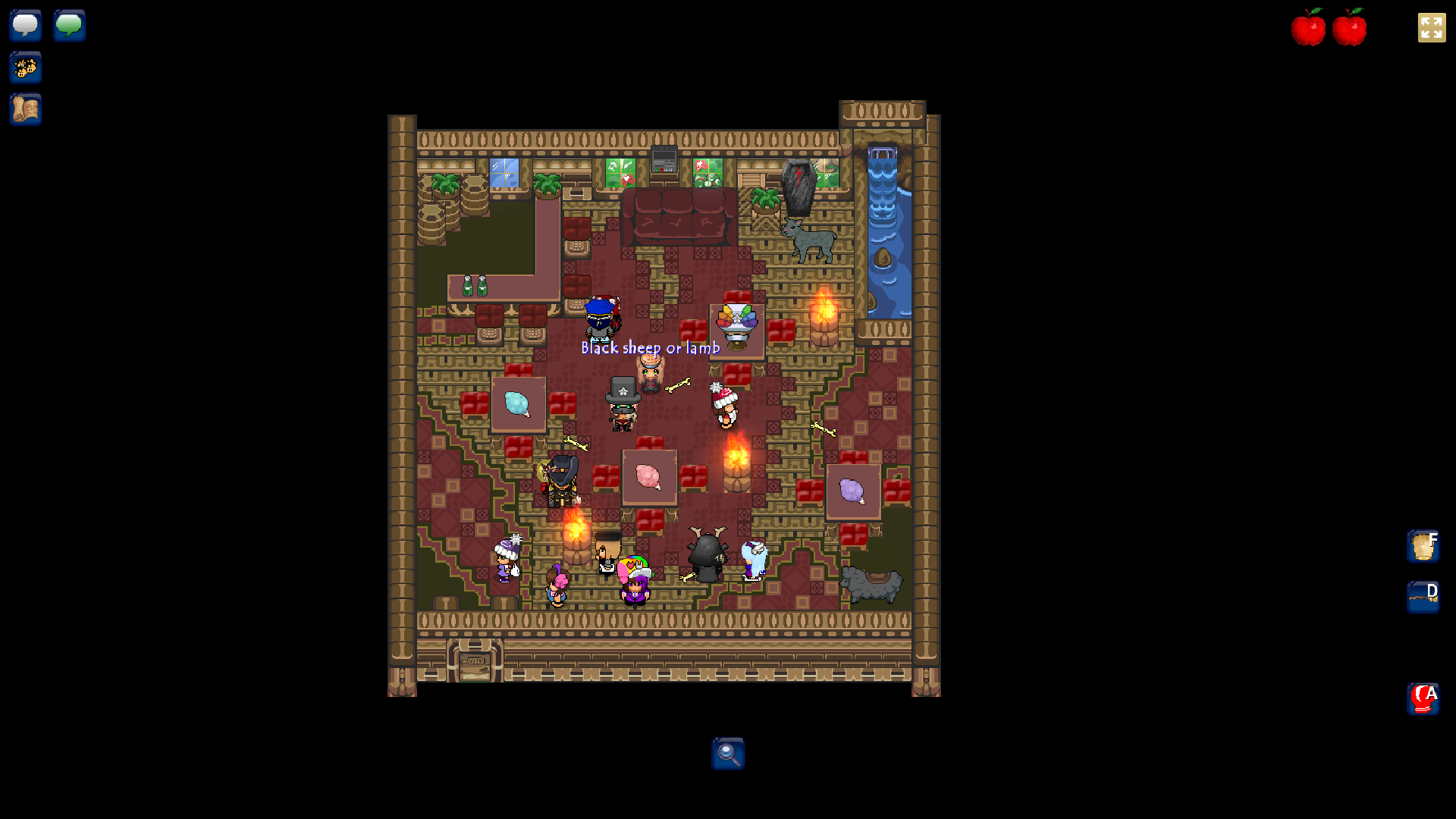This screenshot has height=819, width=1456.
Task: Click the magnifying glass zoom button
Action: pyautogui.click(x=728, y=754)
